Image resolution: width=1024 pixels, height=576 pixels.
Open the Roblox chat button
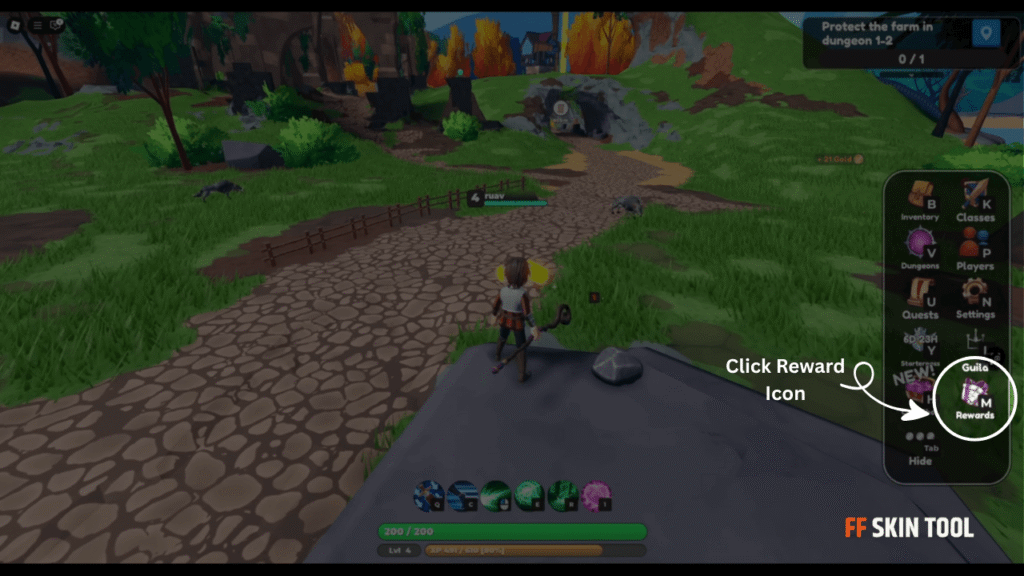click(56, 24)
